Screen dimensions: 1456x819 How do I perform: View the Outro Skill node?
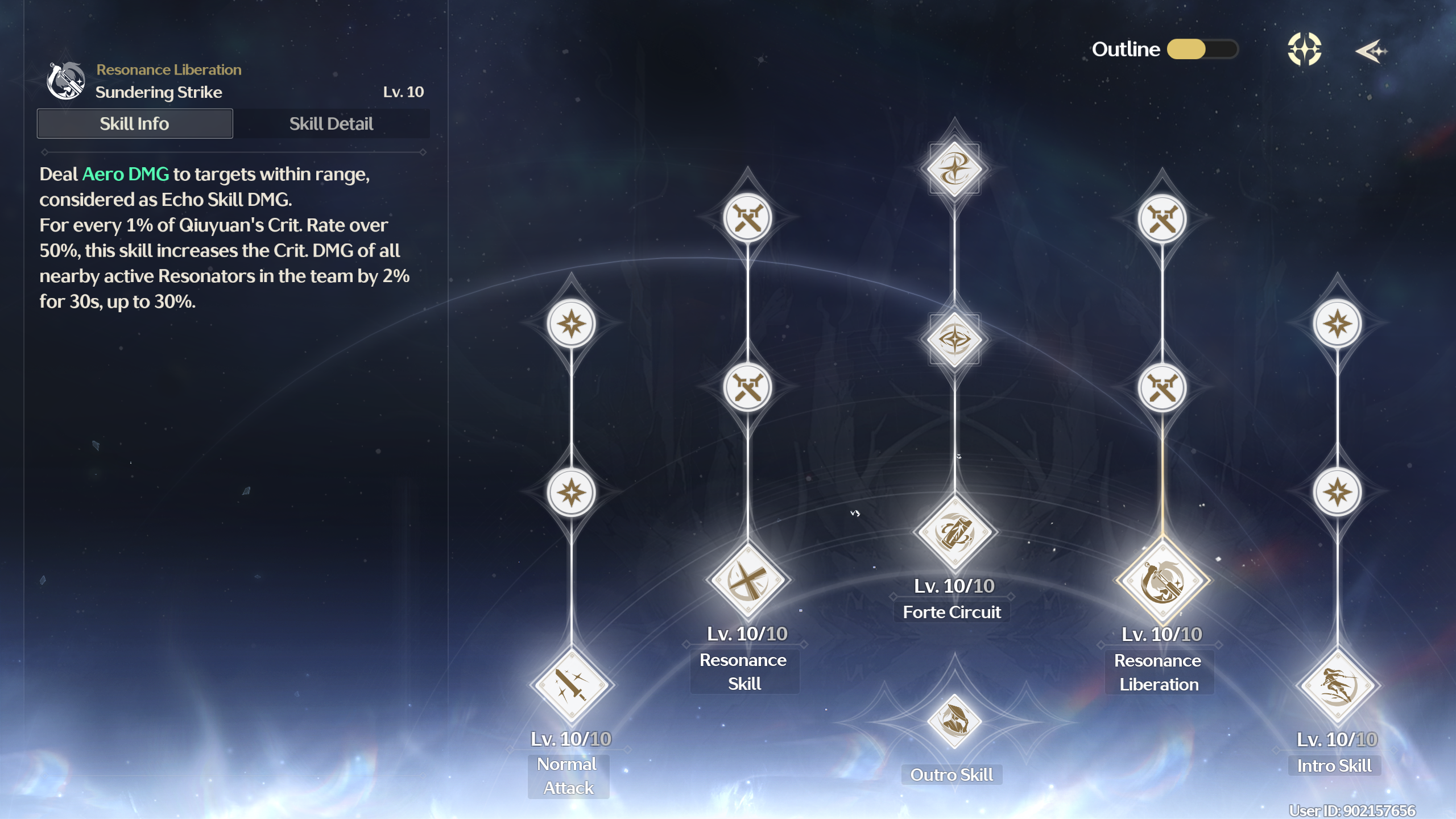(954, 721)
